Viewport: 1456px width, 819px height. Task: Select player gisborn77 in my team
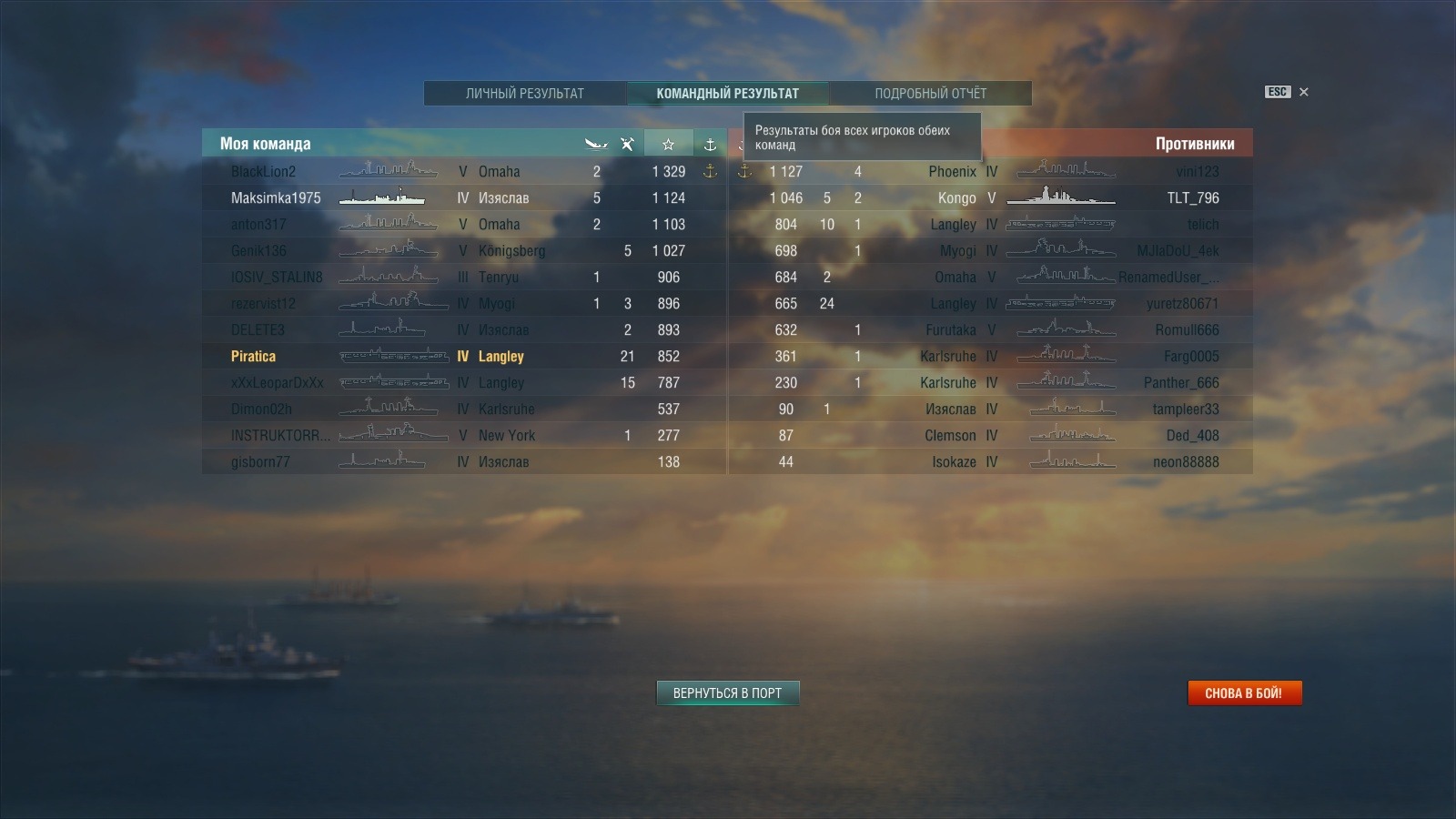(260, 461)
